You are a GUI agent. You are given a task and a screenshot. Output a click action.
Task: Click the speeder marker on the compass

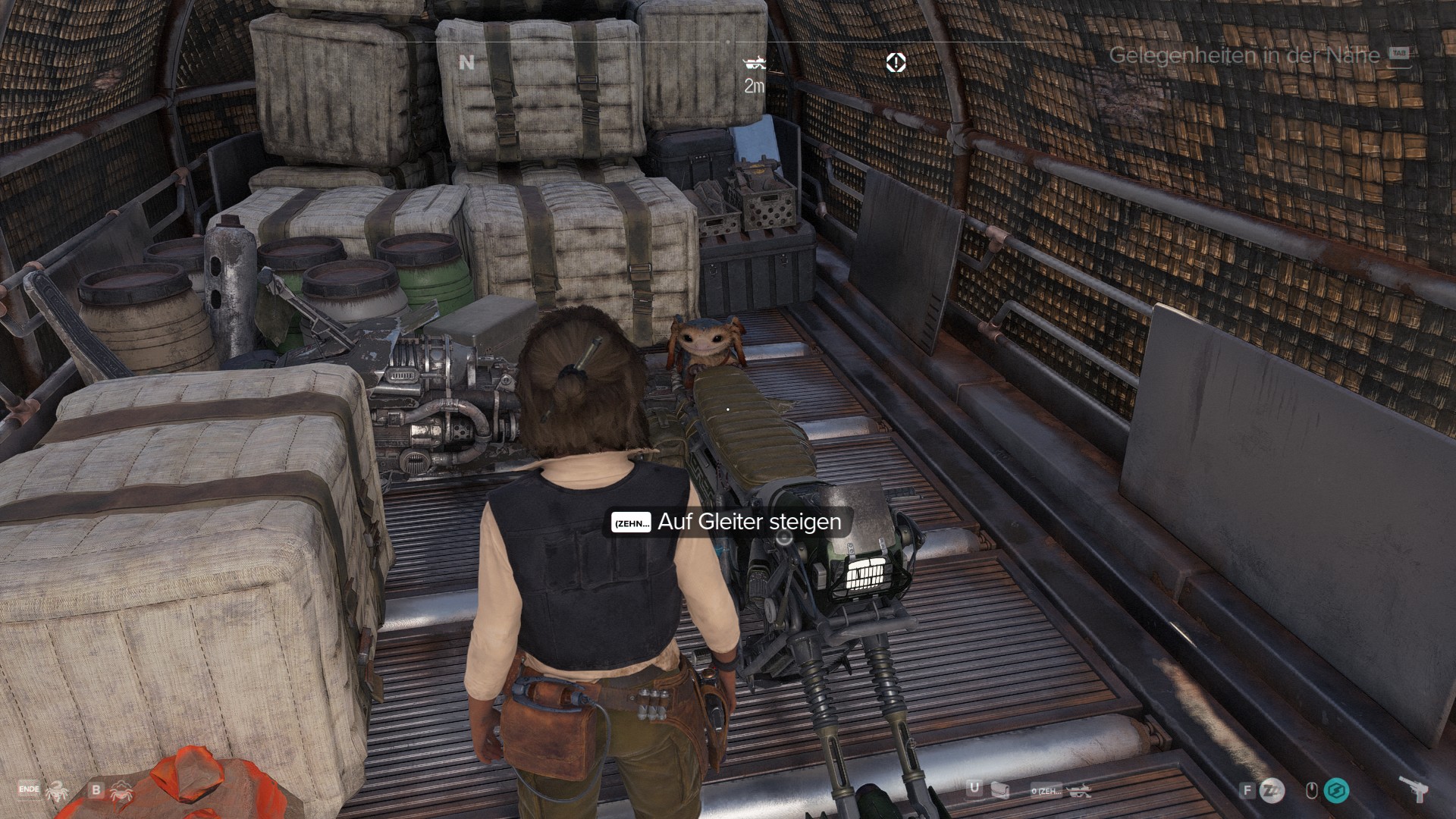coord(755,62)
